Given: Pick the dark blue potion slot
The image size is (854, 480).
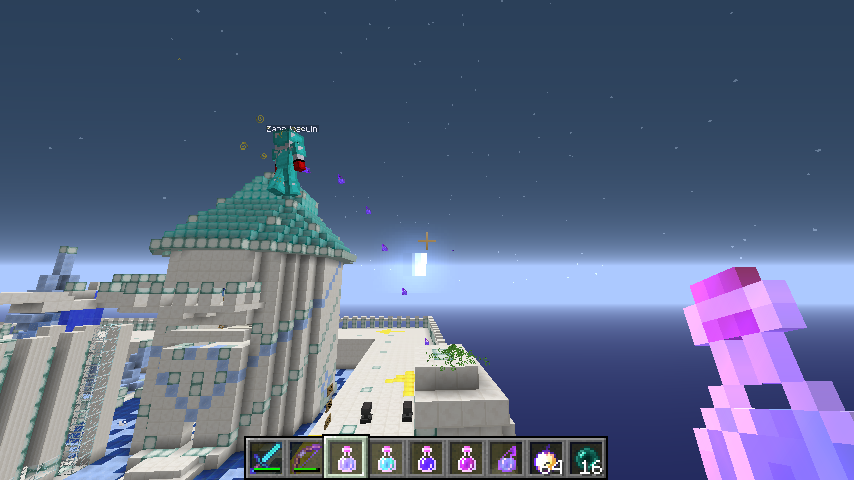Looking at the screenshot, I should tap(427, 458).
